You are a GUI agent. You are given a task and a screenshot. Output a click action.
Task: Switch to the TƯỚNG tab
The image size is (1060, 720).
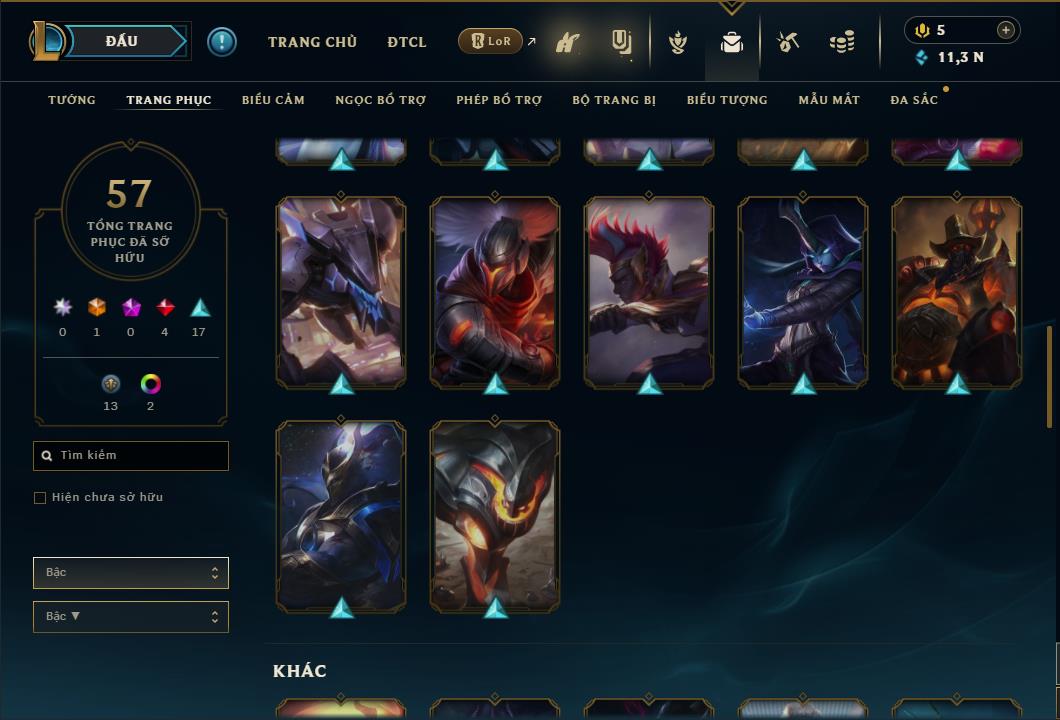(x=72, y=100)
